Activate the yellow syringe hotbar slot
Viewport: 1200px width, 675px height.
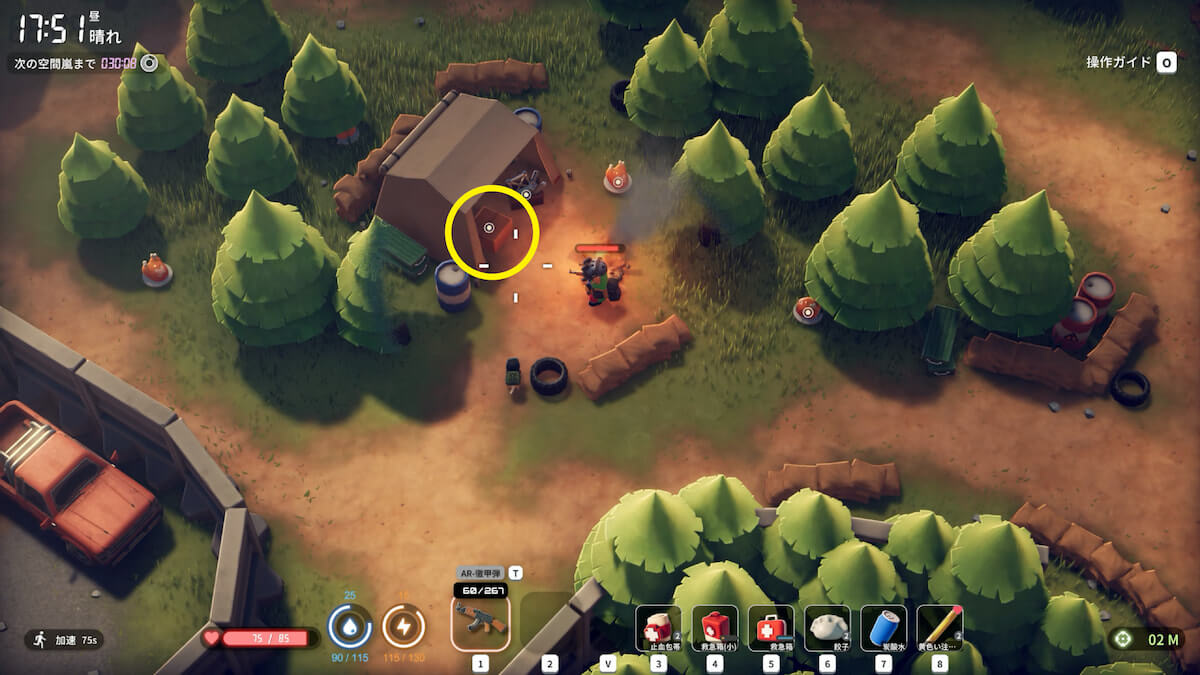click(x=939, y=628)
